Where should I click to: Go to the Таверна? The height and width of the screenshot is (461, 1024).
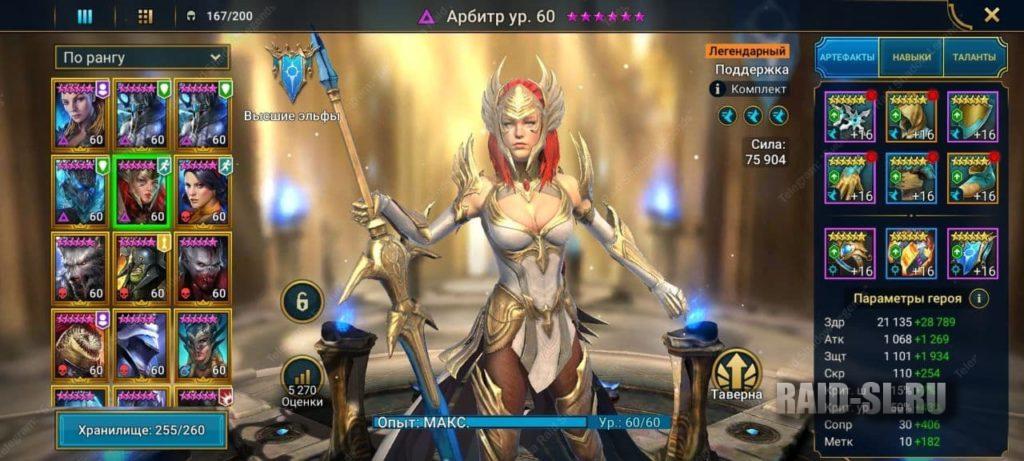pyautogui.click(x=738, y=376)
